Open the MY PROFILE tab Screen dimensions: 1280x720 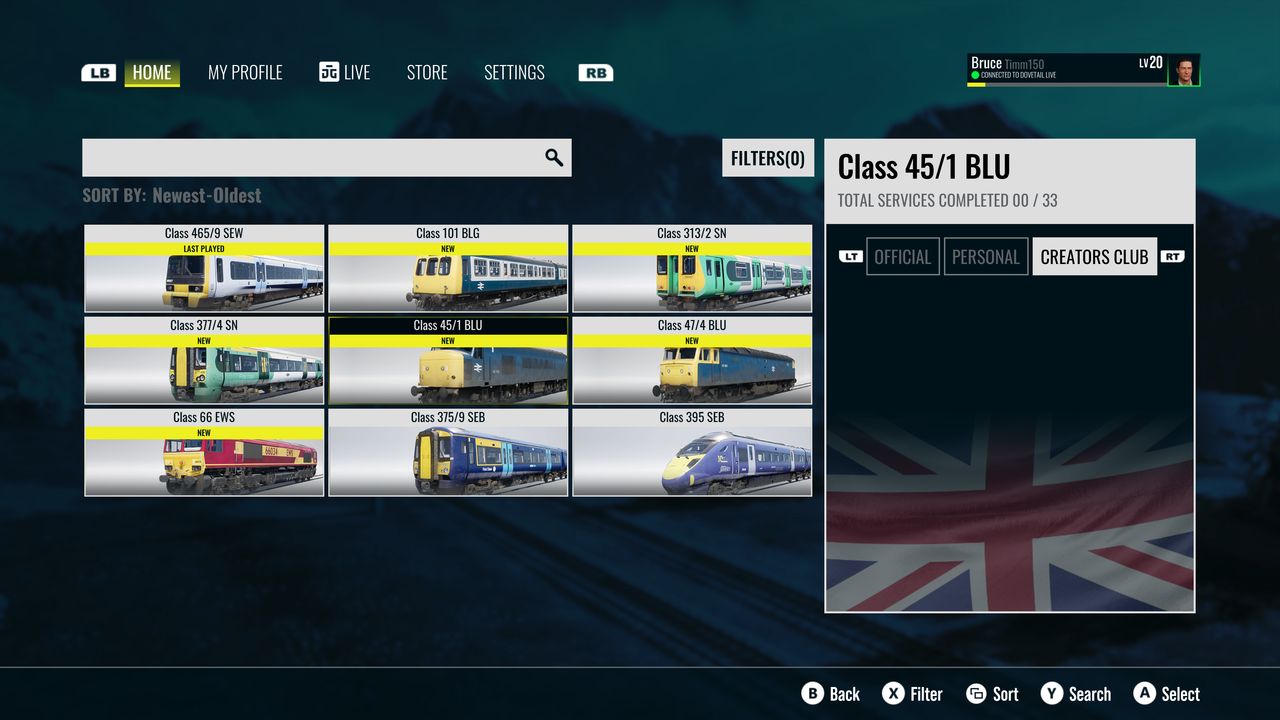pos(245,72)
